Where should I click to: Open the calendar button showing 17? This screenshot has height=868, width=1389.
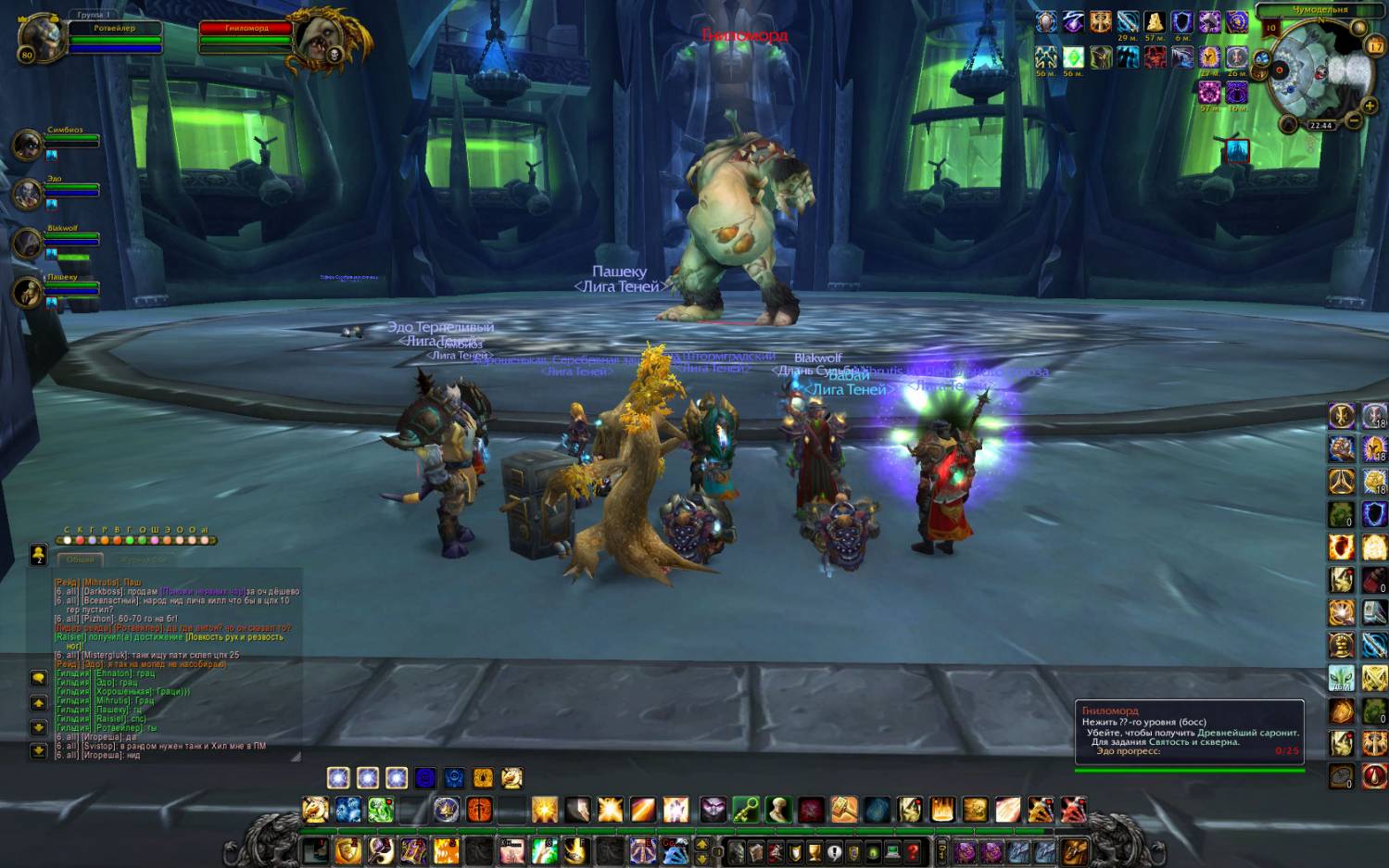(x=1374, y=45)
